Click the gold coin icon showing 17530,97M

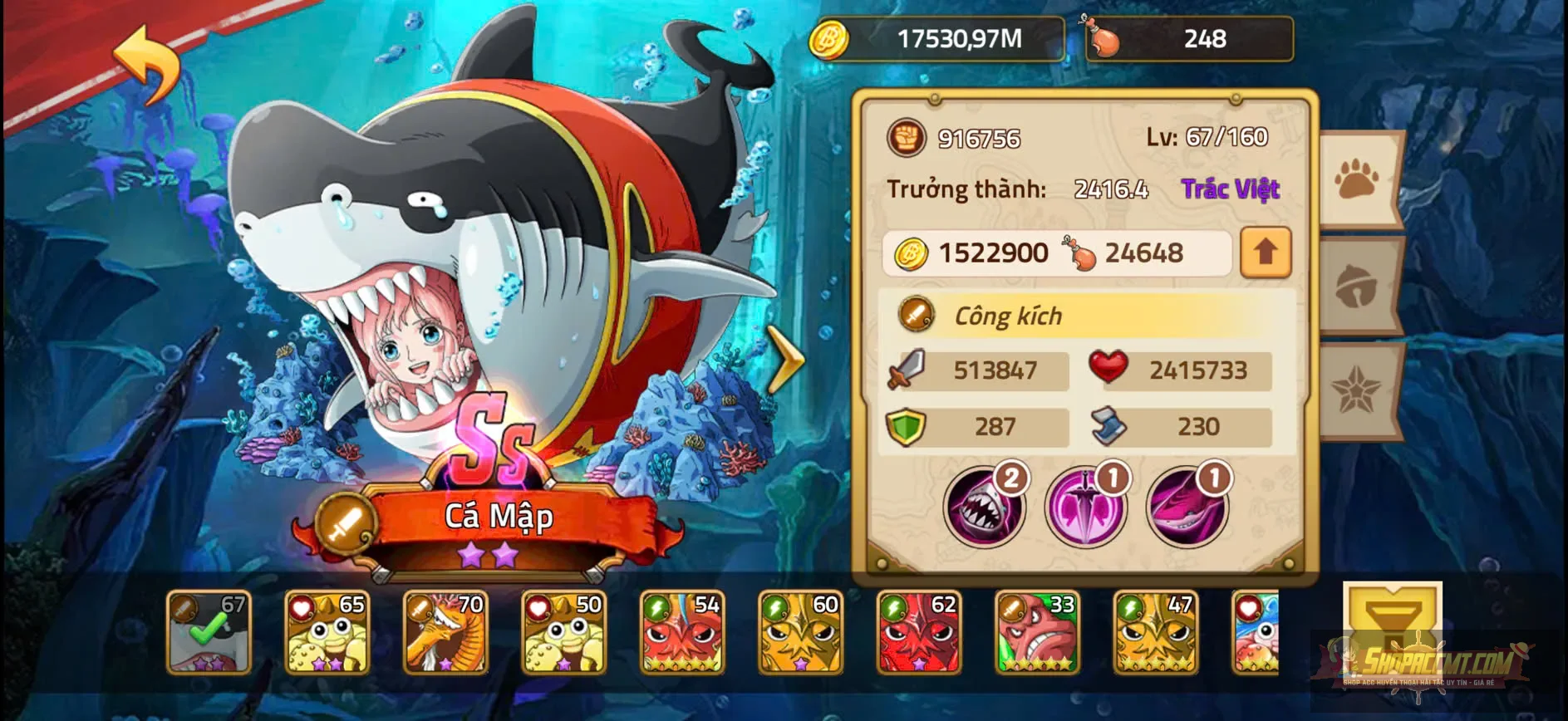point(831,37)
